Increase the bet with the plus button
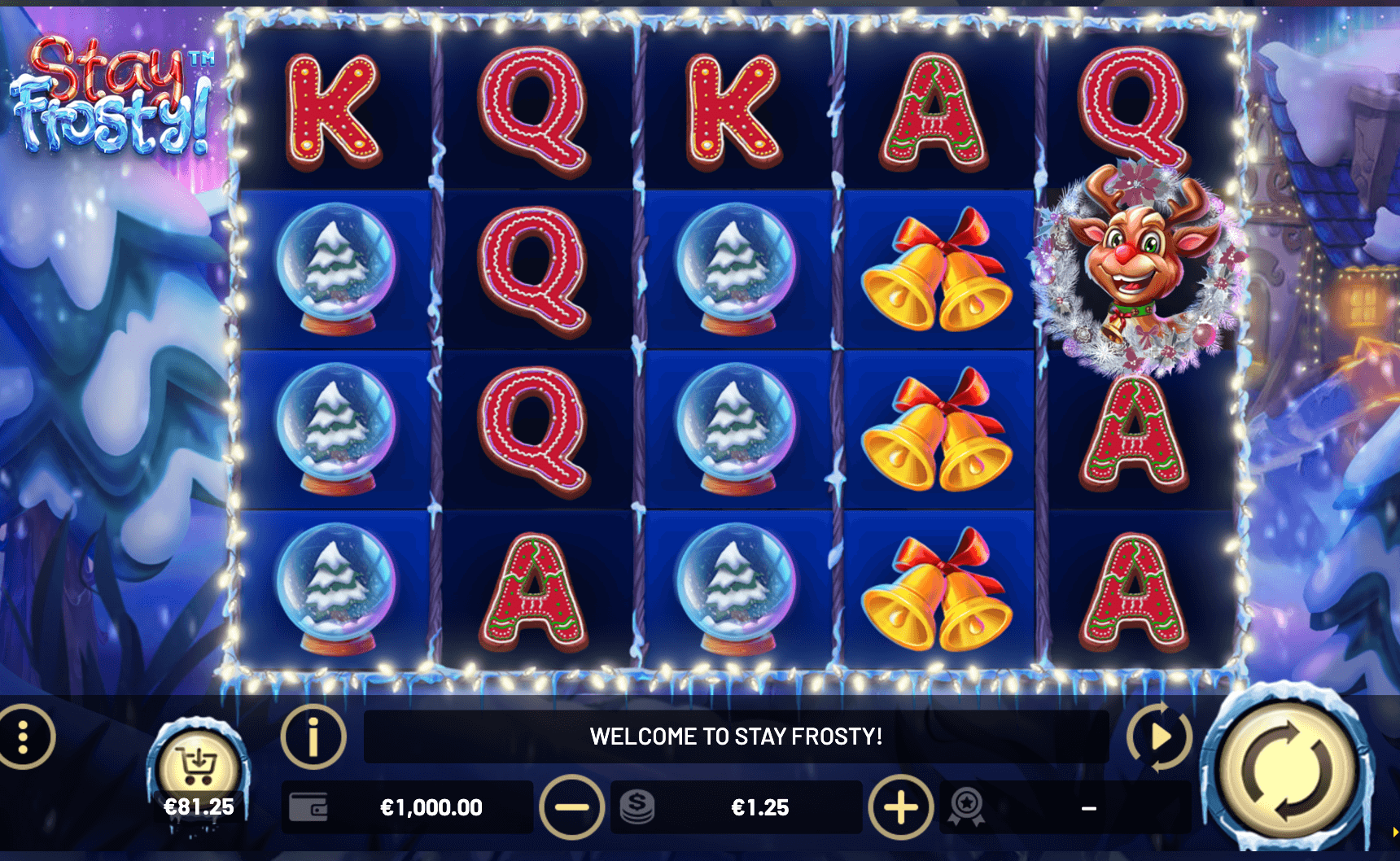This screenshot has width=1400, height=861. click(x=901, y=807)
